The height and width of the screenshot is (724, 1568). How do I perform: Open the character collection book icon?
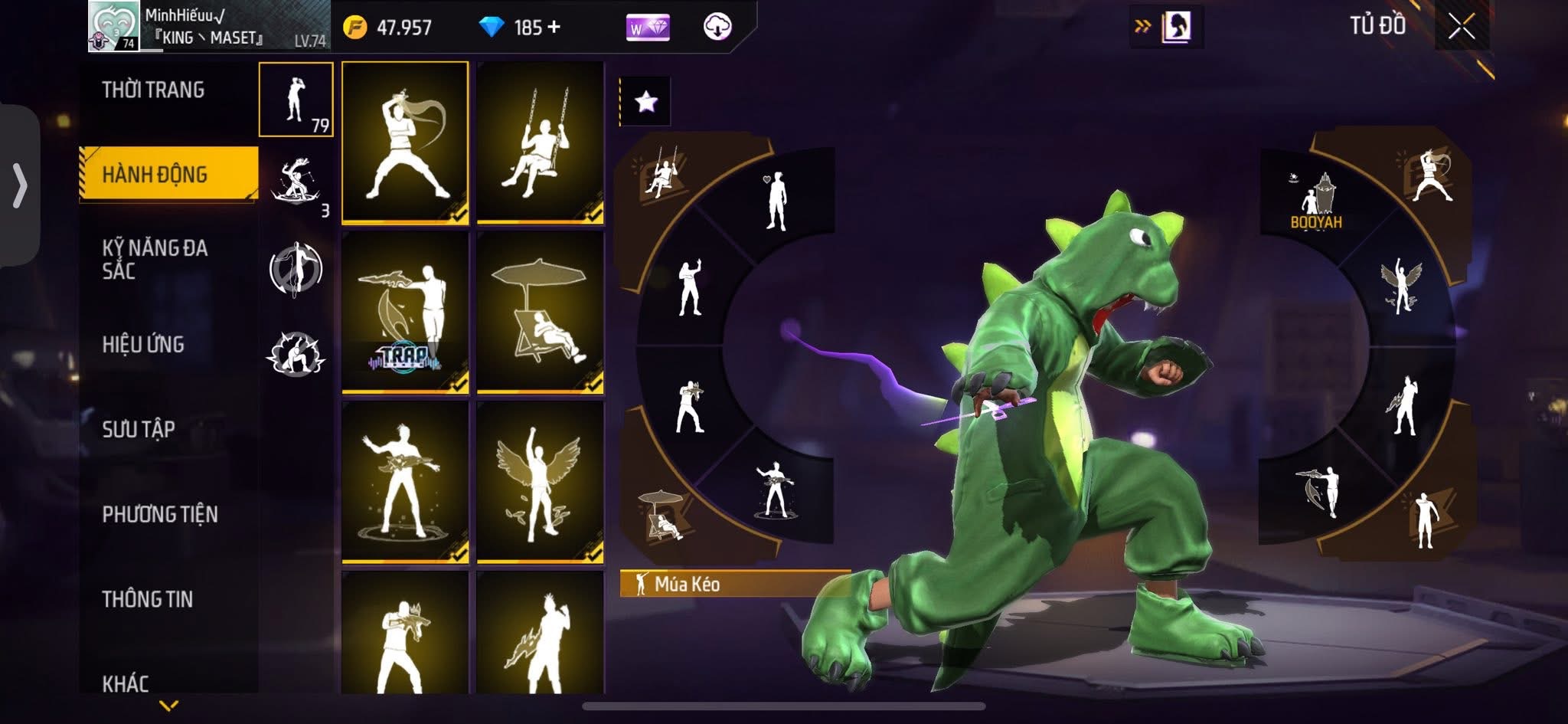[1175, 28]
